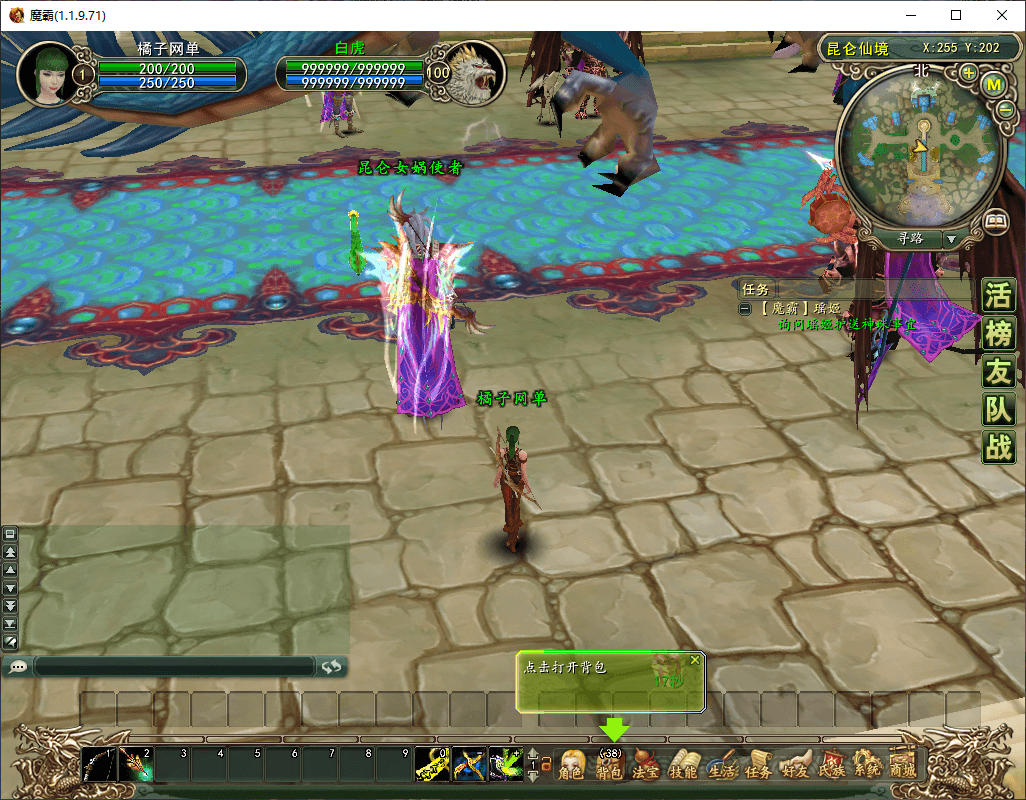This screenshot has width=1026, height=800.
Task: Close the backpack tutorial tooltip
Action: coord(695,660)
